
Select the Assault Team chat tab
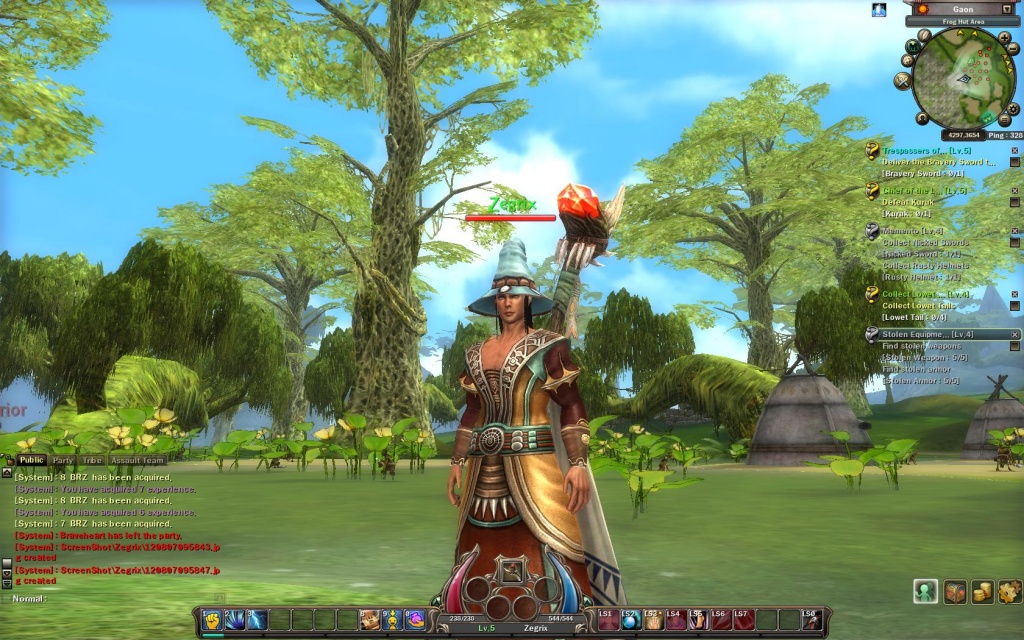pos(137,461)
